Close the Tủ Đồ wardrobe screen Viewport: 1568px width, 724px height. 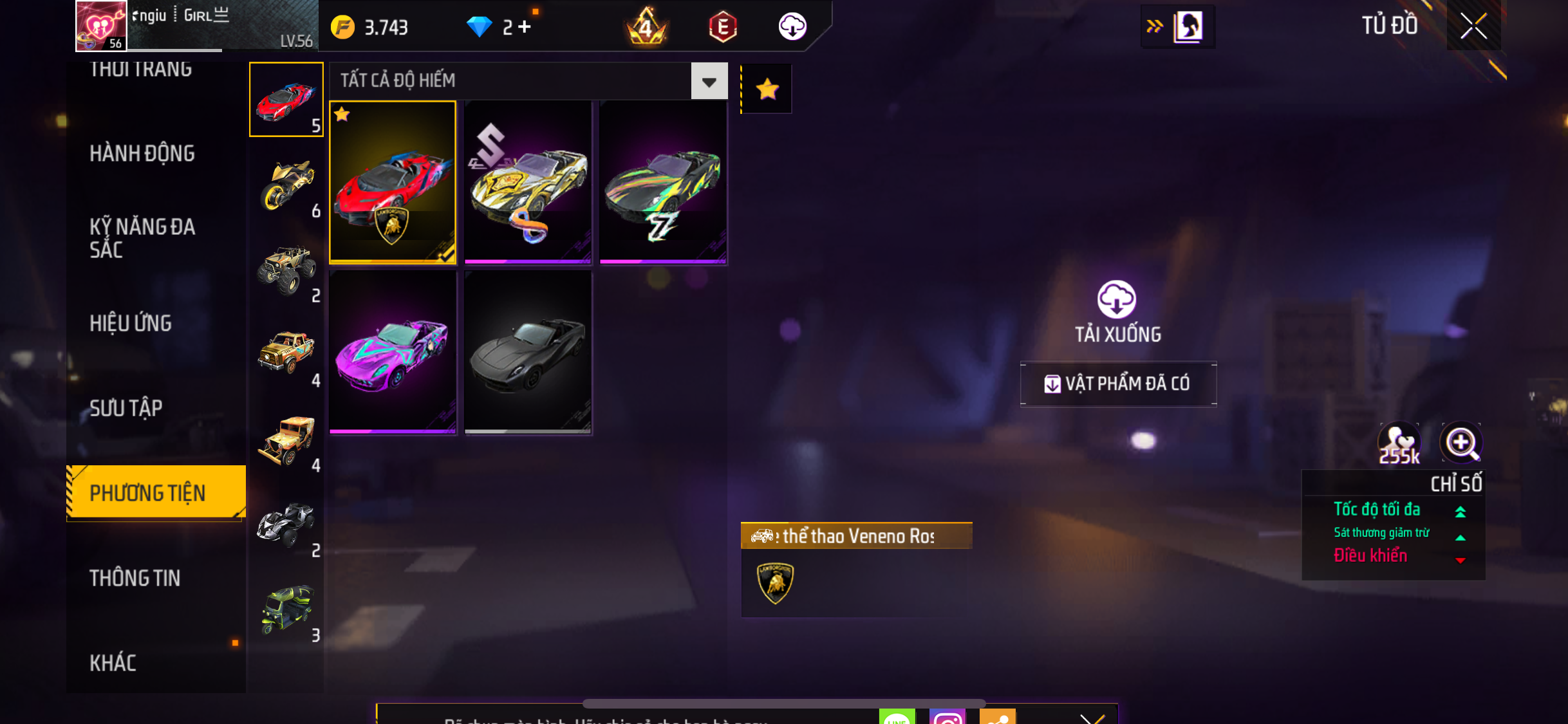point(1473,26)
